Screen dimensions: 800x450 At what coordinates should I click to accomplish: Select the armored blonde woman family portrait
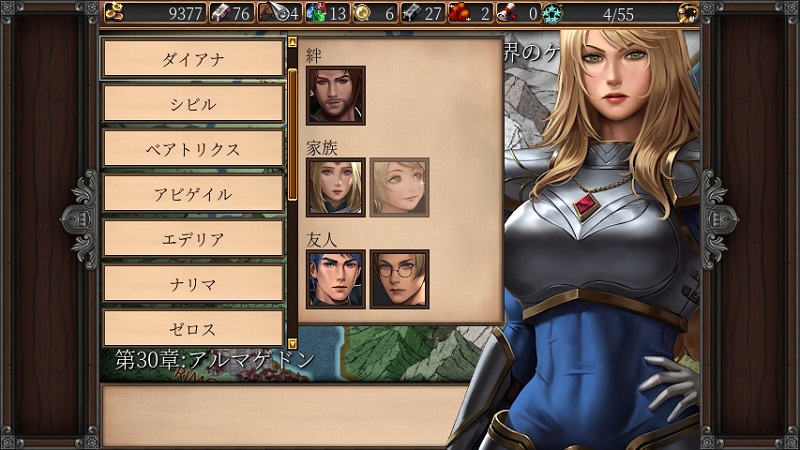coord(336,187)
